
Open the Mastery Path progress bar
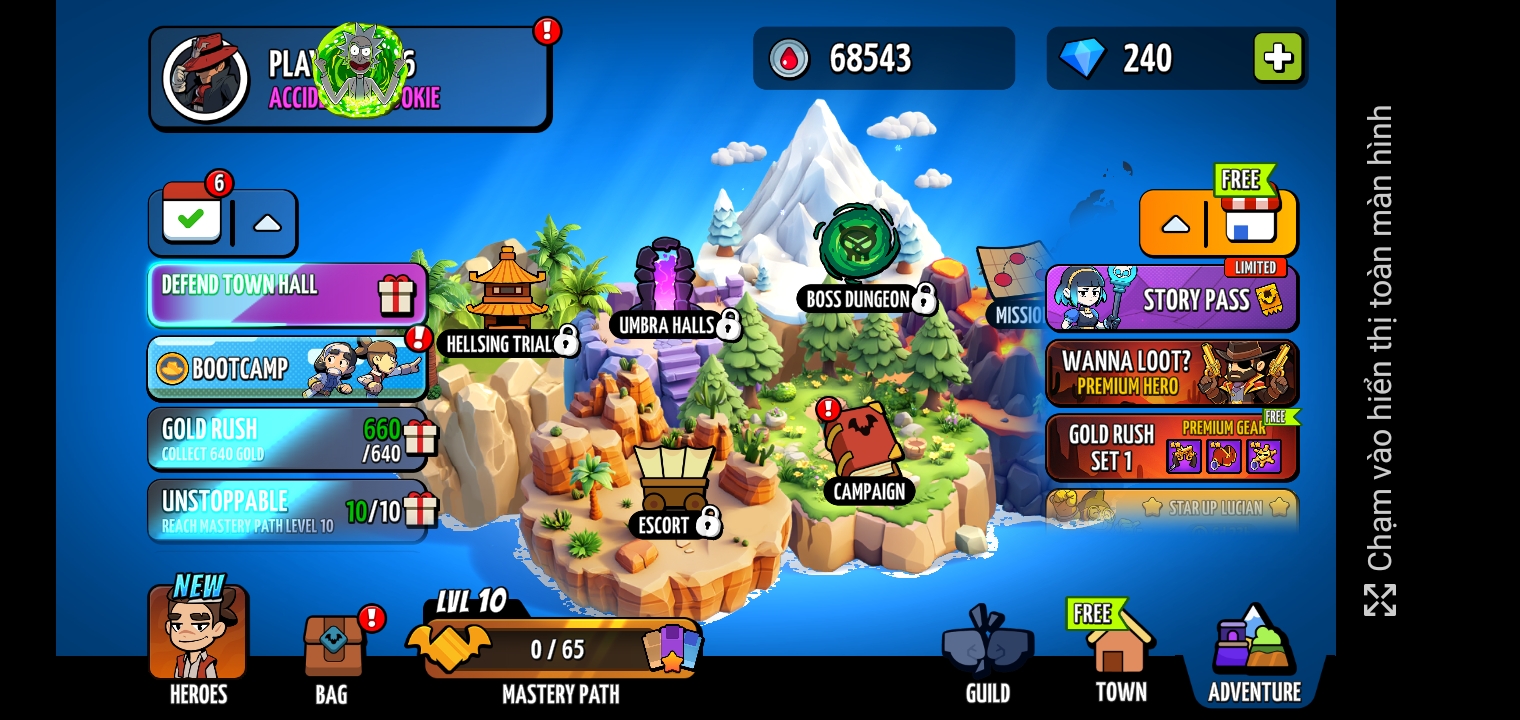click(558, 649)
